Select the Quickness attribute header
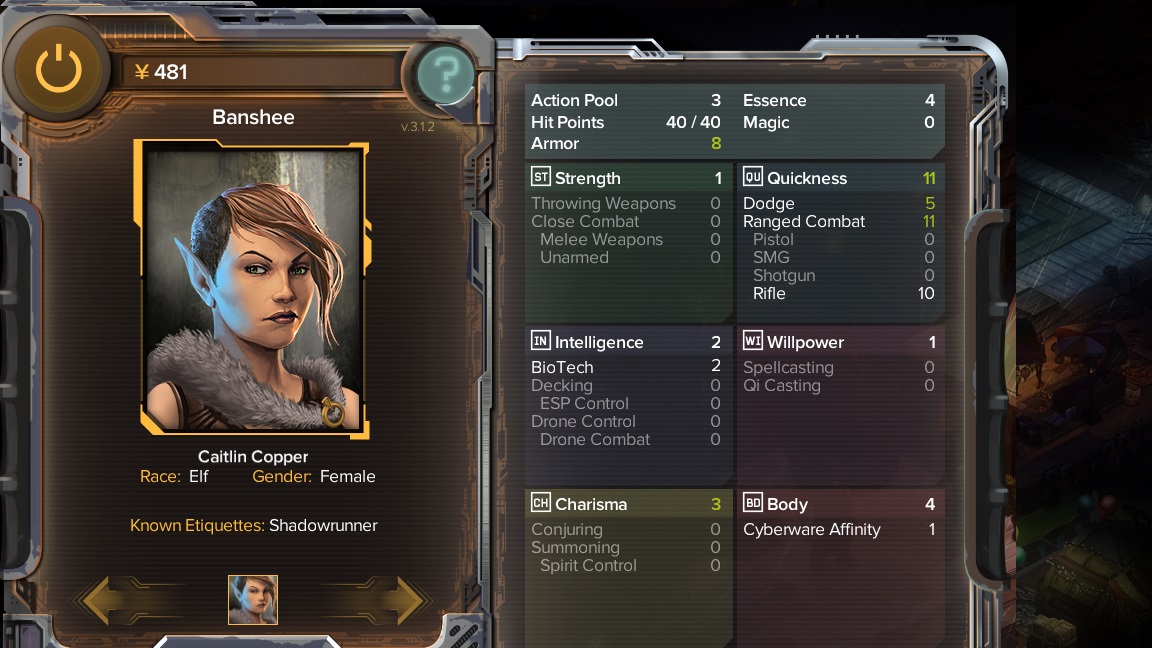 839,178
